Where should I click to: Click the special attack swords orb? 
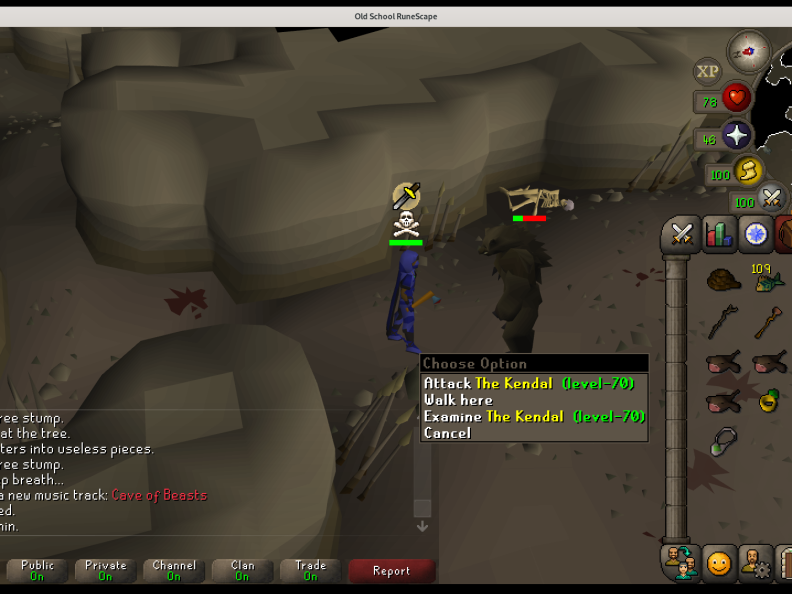[771, 198]
